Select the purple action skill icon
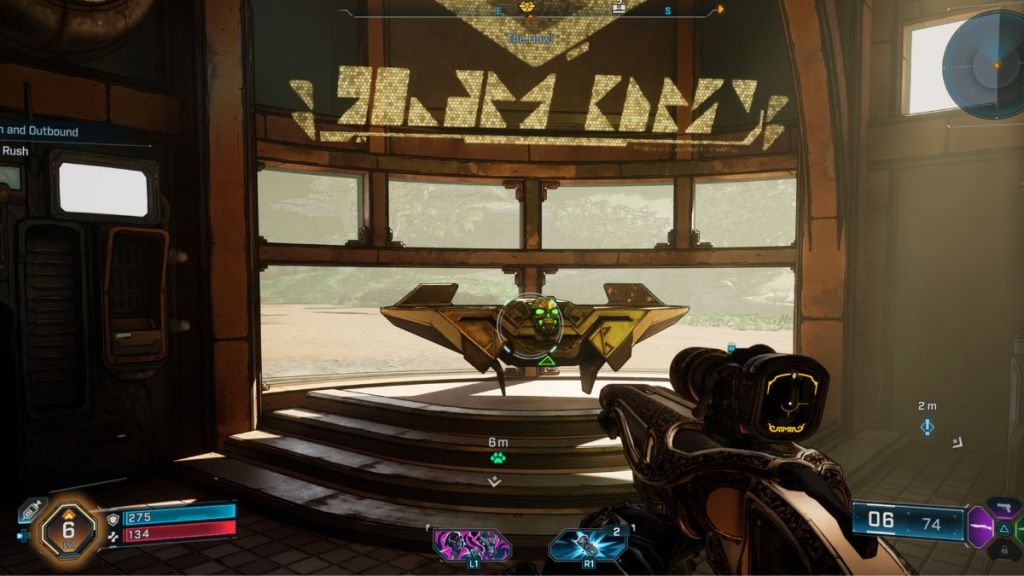Viewport: 1024px width, 576px height. tap(472, 545)
